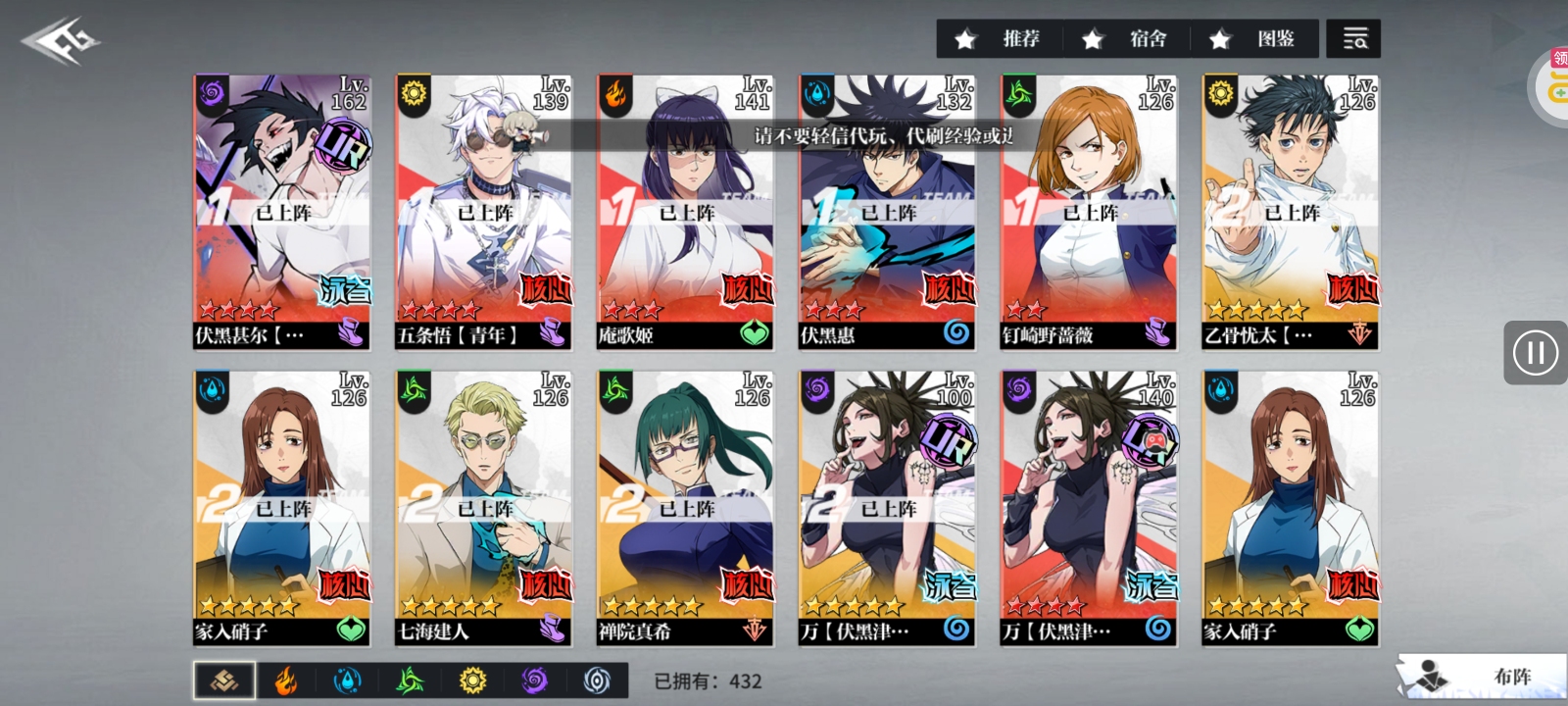
Task: Open the sort and search list icon
Action: coord(1354,39)
